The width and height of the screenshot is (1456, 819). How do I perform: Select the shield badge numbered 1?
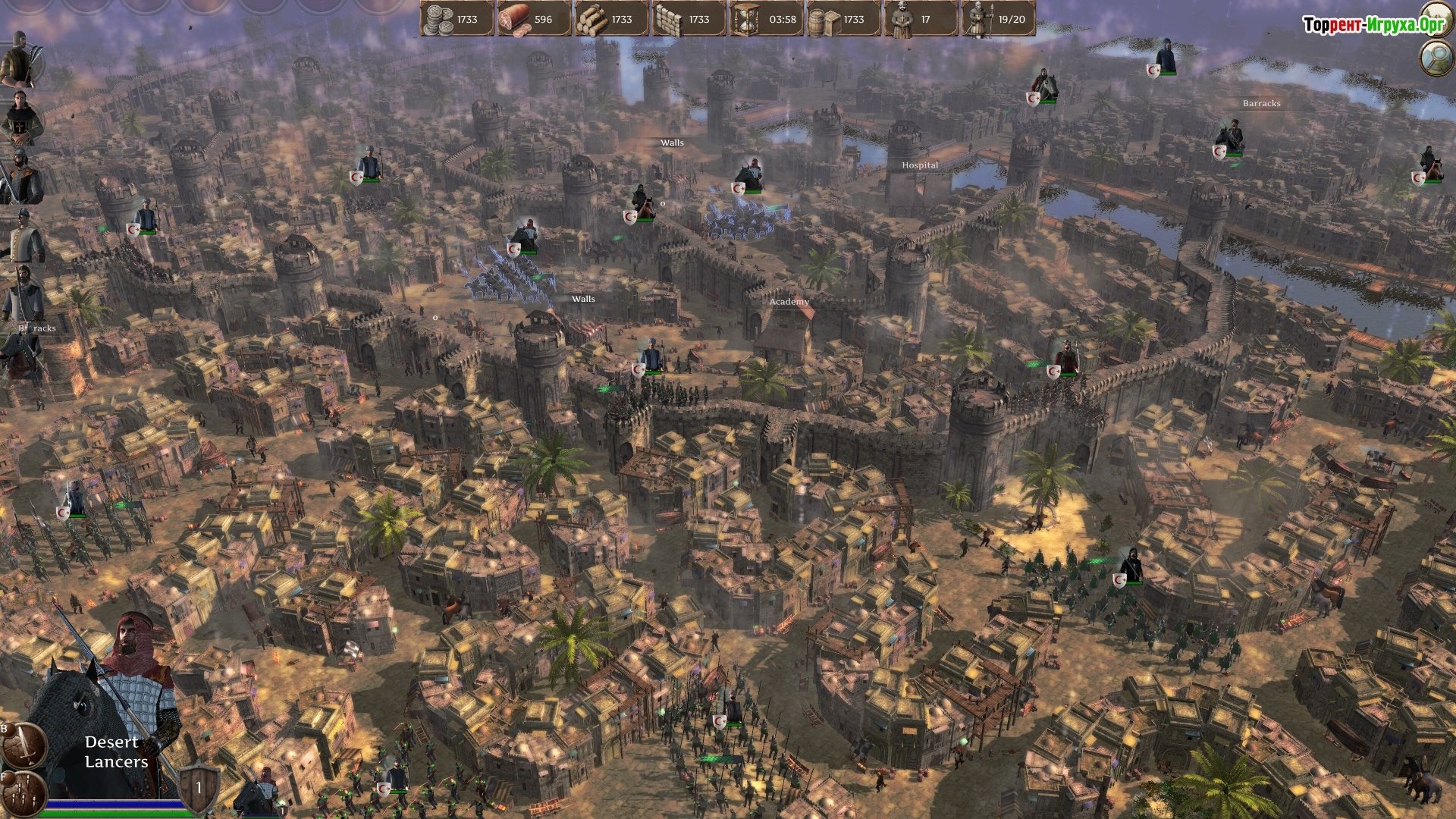pos(199,788)
